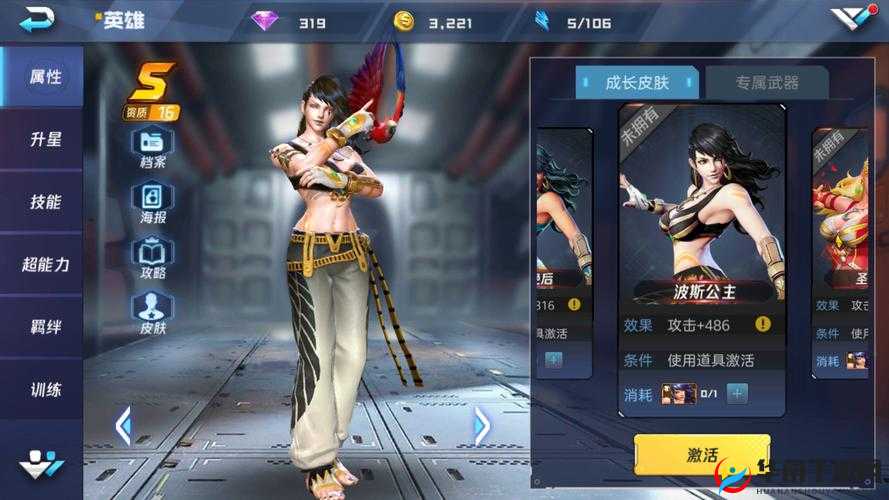
Task: Open the 羁绊 bonds tab
Action: [x=45, y=326]
